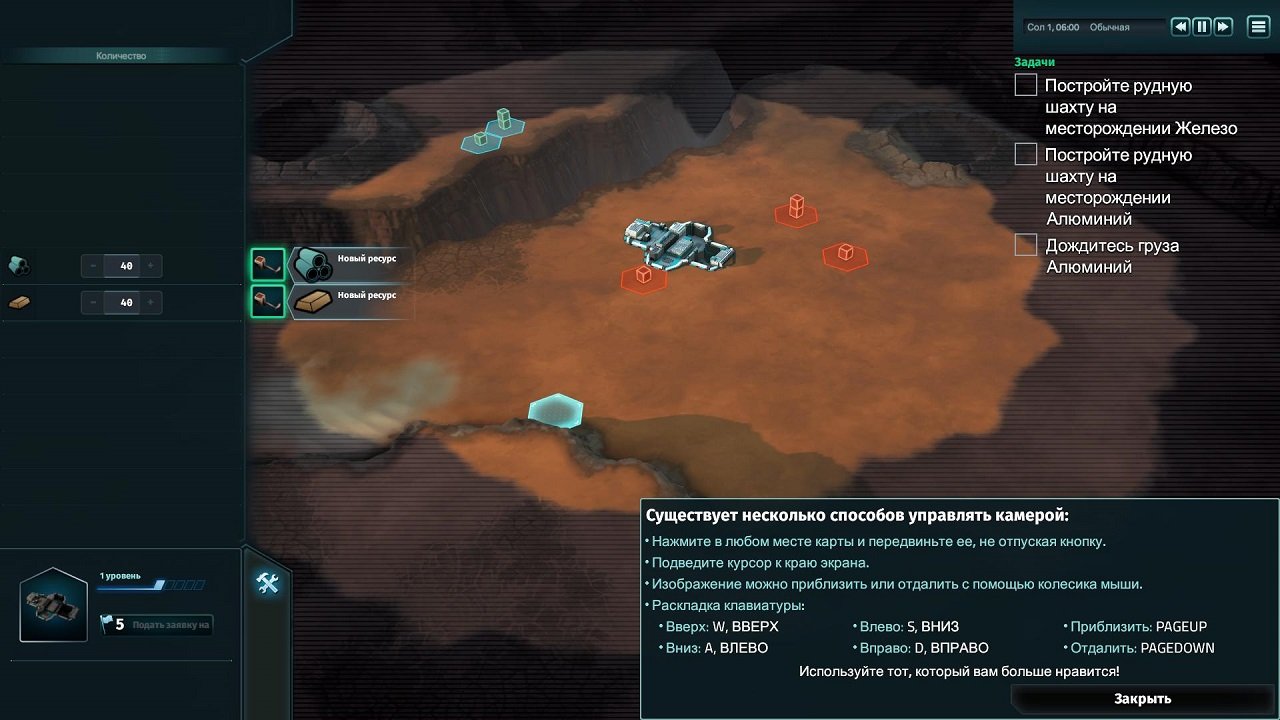1280x720 pixels.
Task: Click the mine icon next to pipes resource
Action: (x=267, y=266)
